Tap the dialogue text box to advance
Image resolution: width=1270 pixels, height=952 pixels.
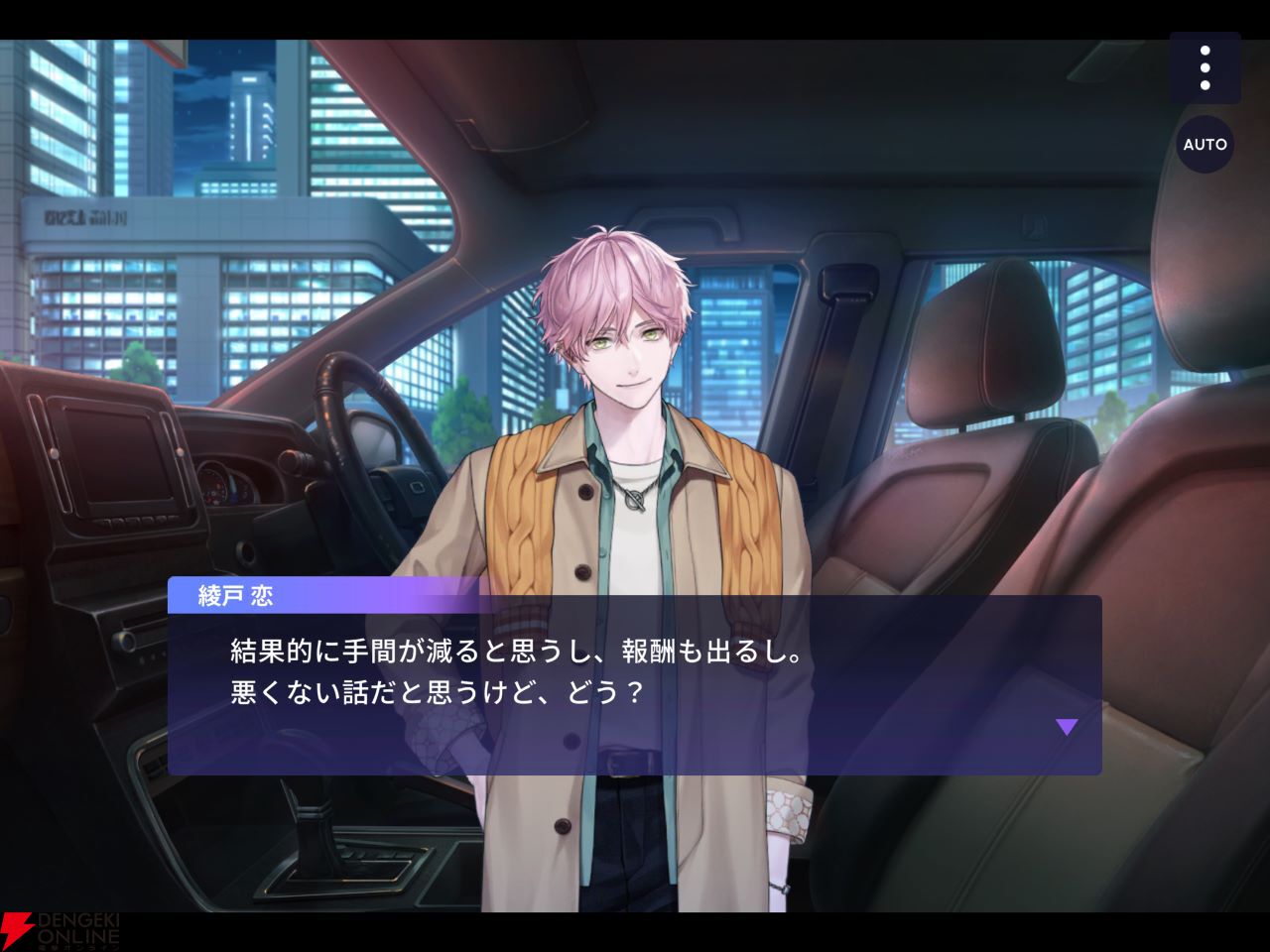(635, 684)
